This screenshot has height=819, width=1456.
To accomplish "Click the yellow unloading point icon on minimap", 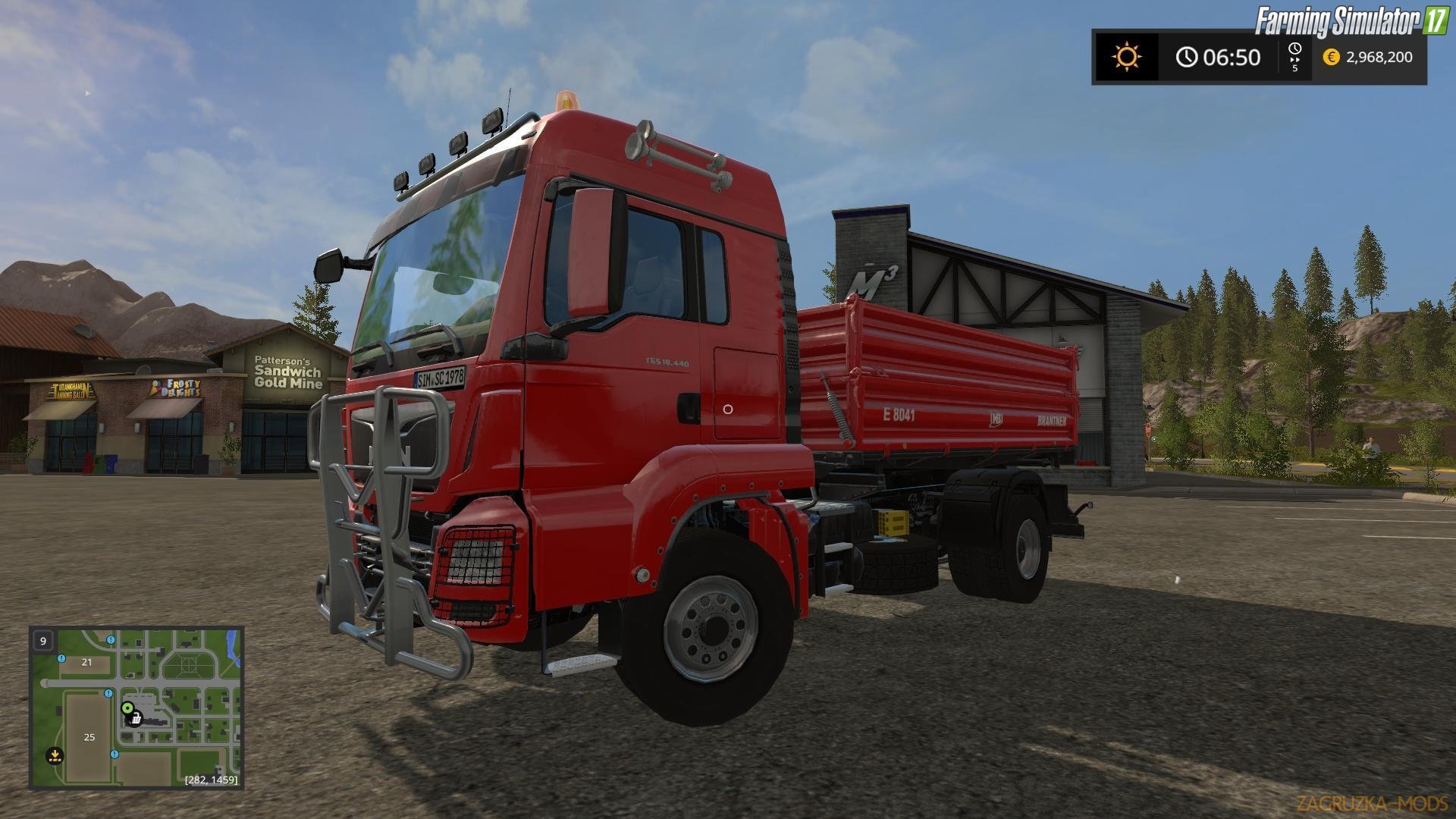I will click(55, 756).
